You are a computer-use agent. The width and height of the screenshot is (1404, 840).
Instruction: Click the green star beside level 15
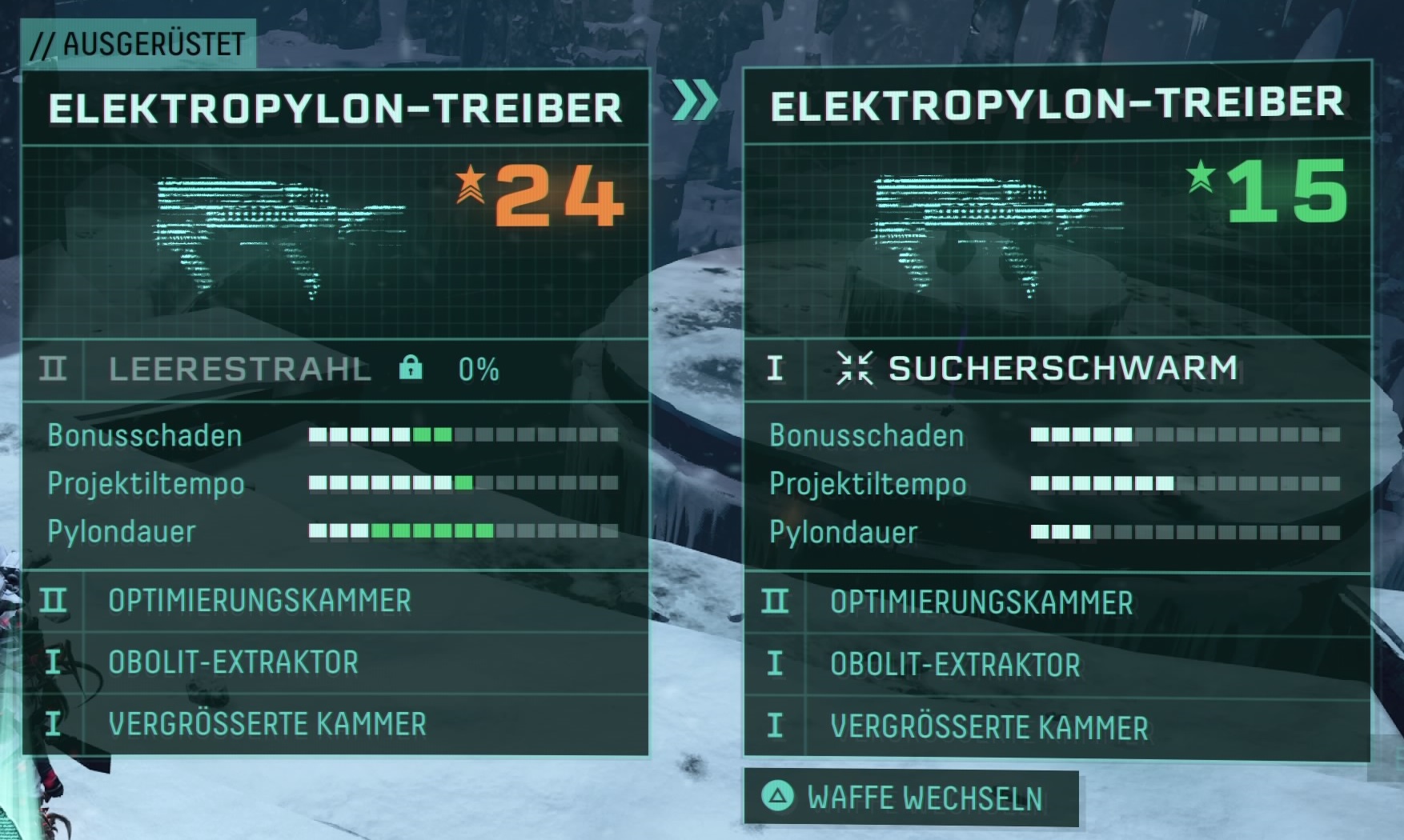(x=1201, y=175)
